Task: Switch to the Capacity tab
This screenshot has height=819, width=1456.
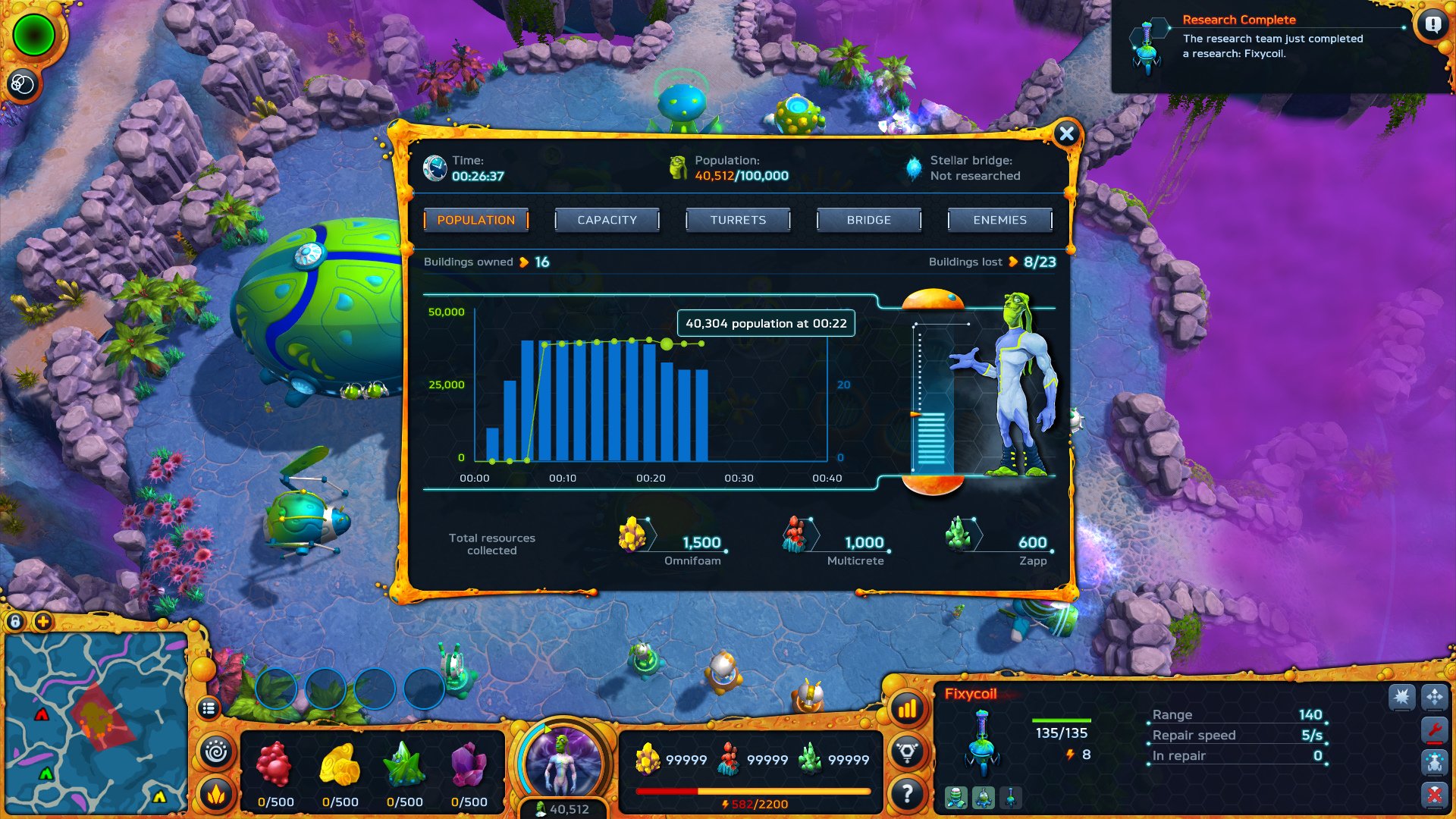Action: click(x=607, y=220)
